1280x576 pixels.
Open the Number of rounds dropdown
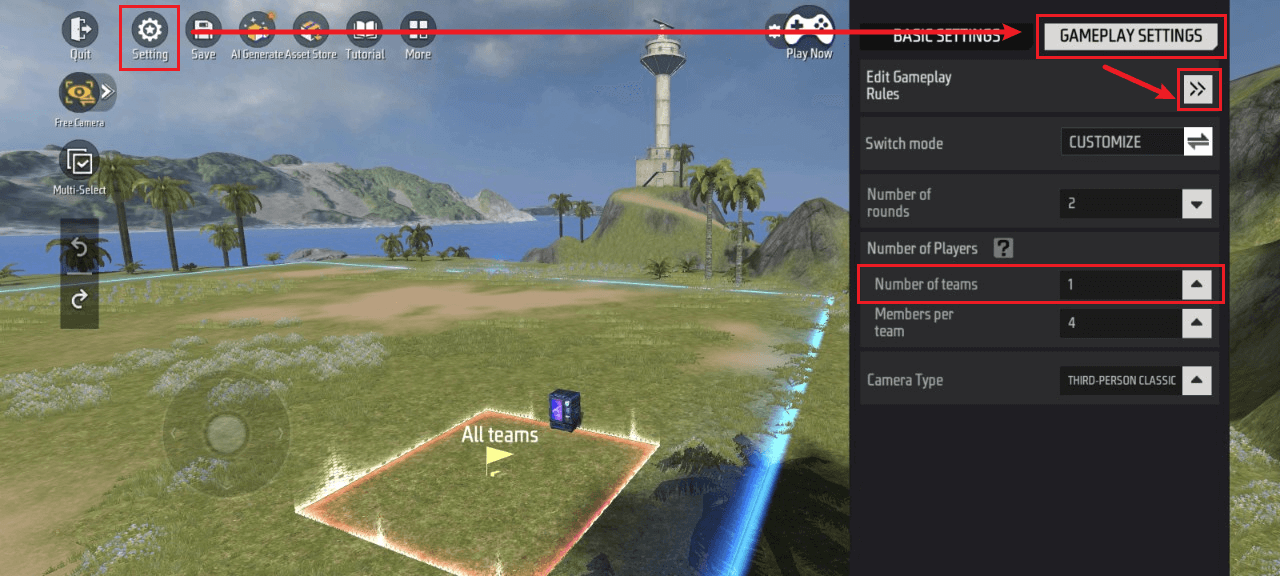(1197, 204)
